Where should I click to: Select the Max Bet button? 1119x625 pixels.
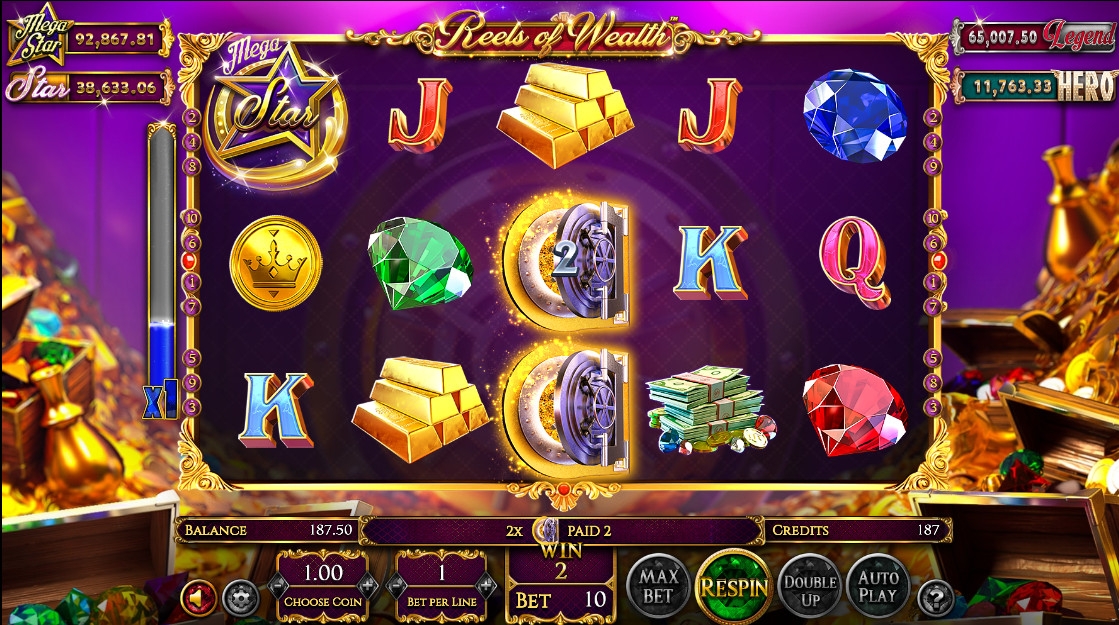click(660, 584)
